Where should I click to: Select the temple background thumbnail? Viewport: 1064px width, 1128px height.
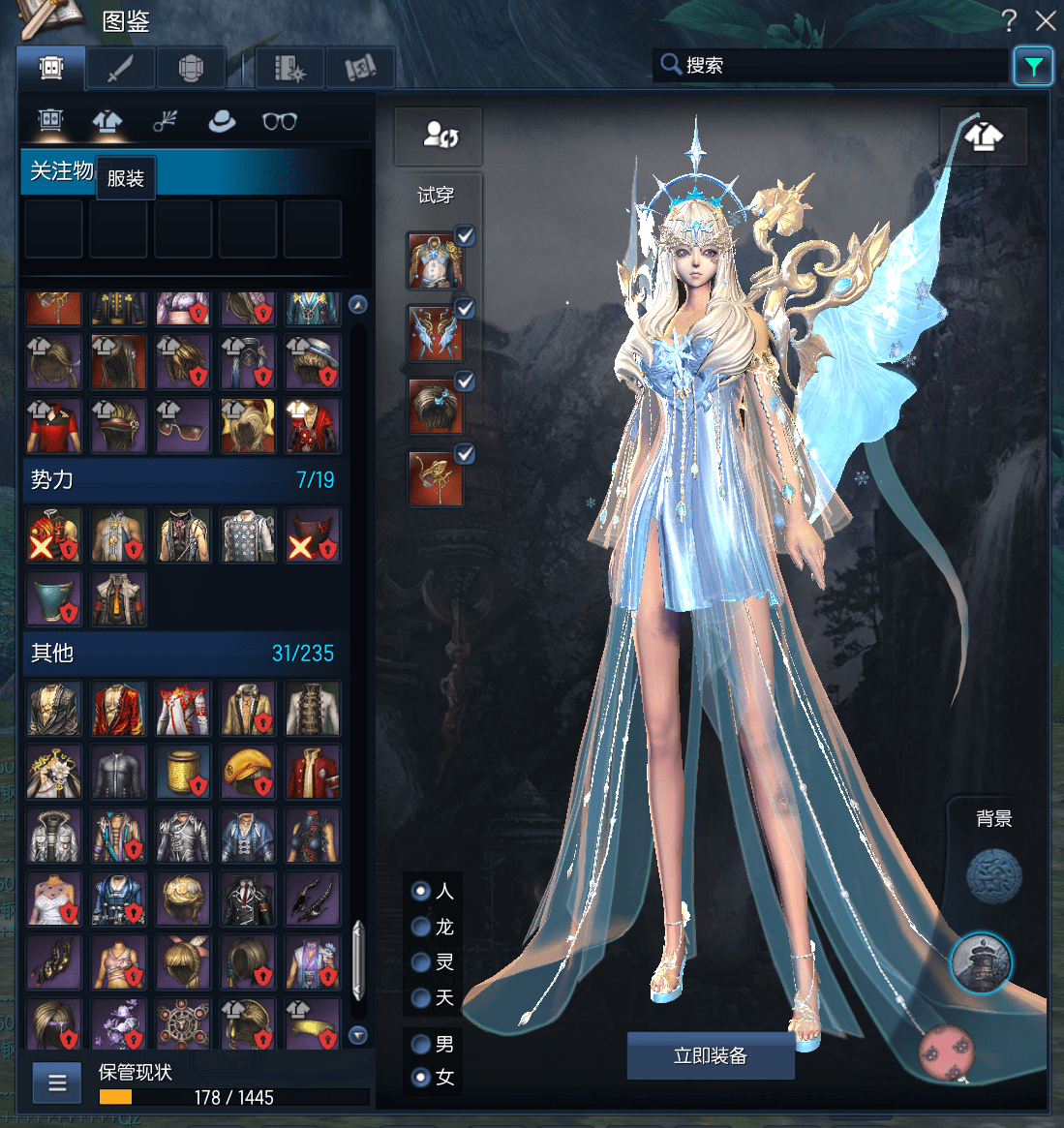(x=982, y=962)
